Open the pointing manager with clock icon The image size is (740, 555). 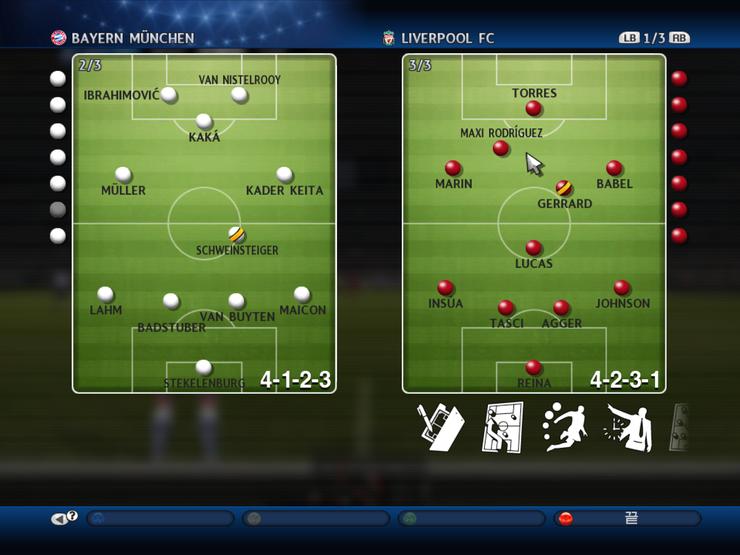628,427
